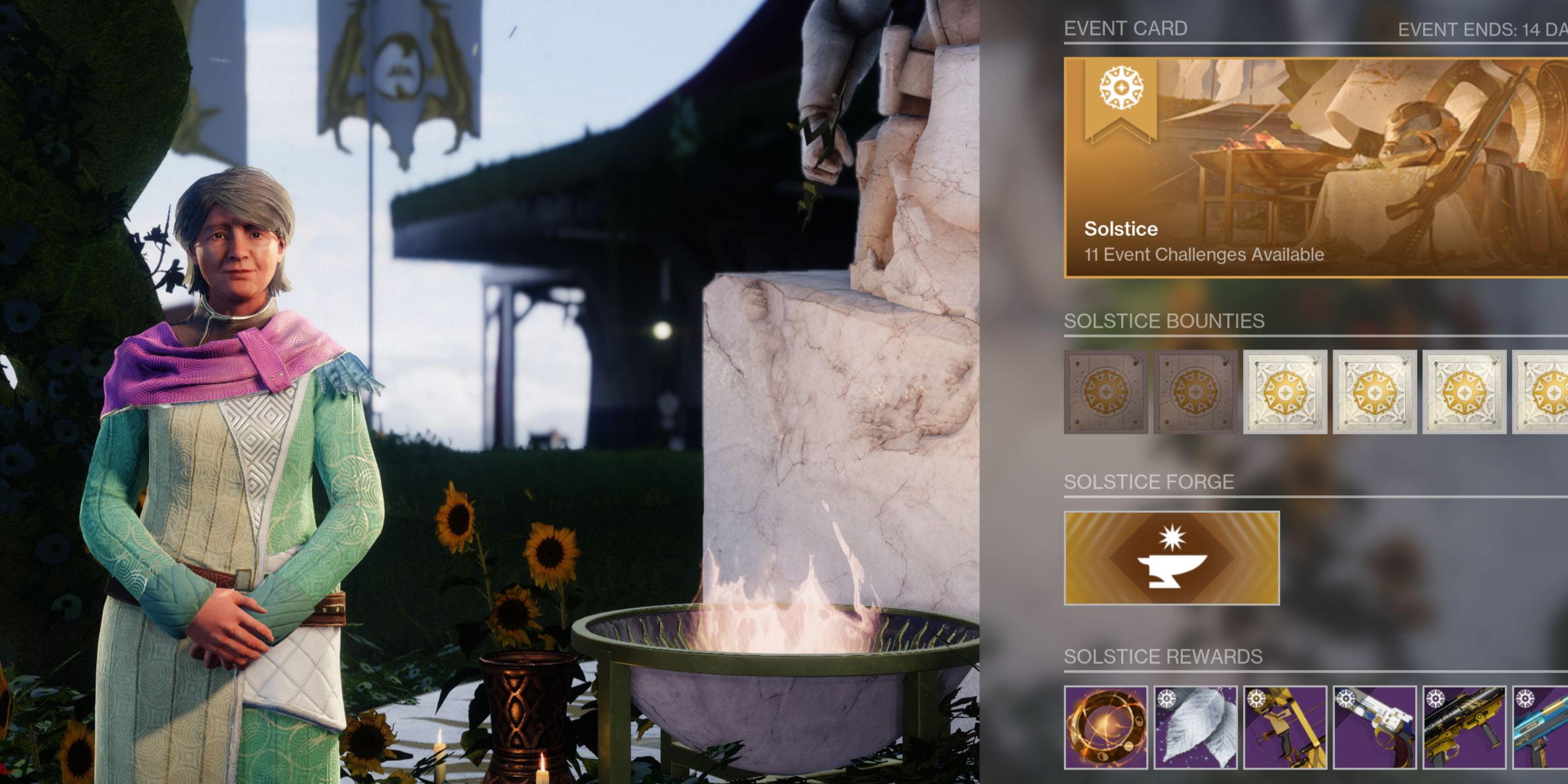Select the second dimmed Solstice bounty
The height and width of the screenshot is (784, 1568).
(x=1196, y=390)
